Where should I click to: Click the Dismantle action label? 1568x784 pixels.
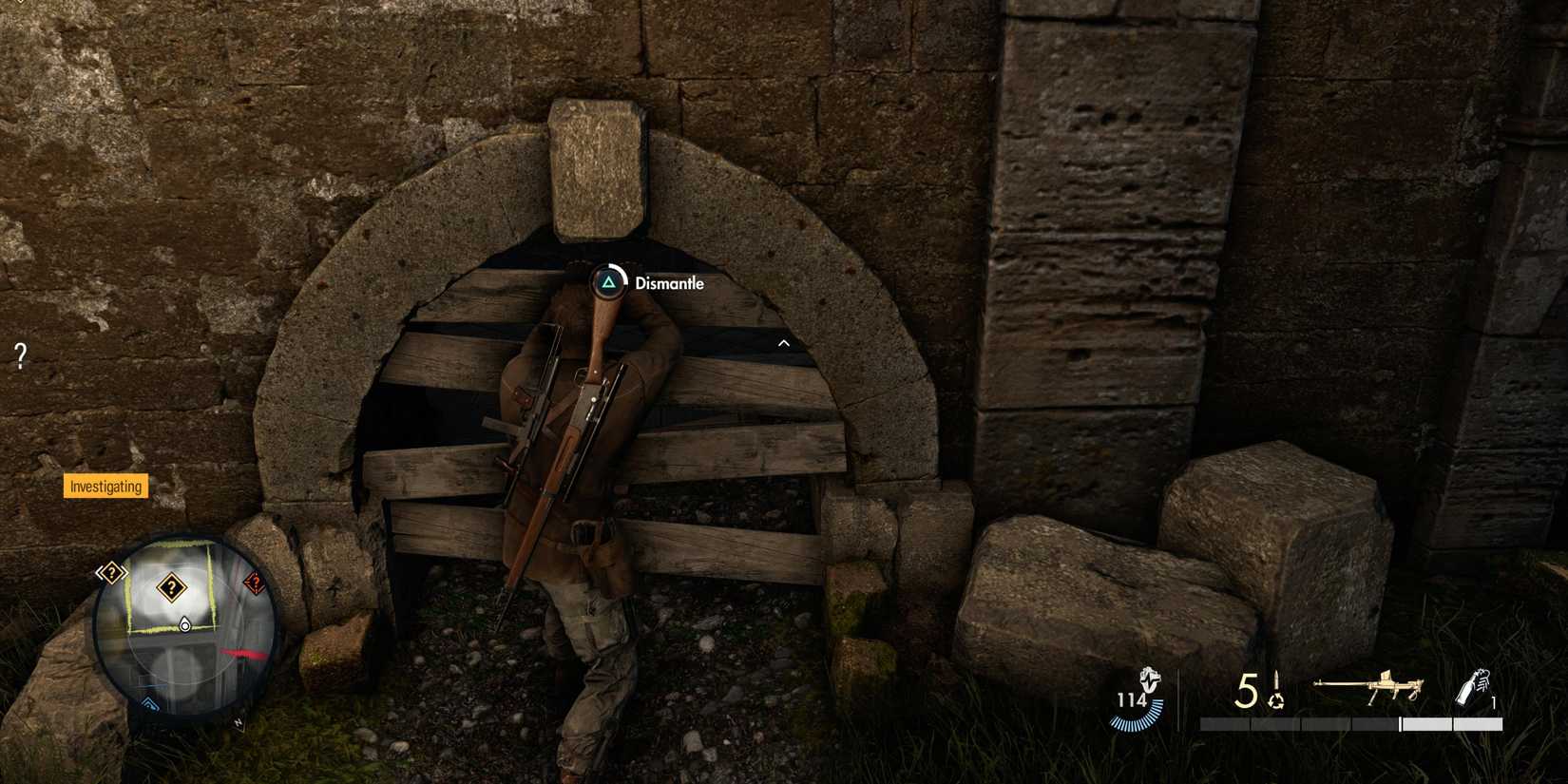[x=669, y=282]
